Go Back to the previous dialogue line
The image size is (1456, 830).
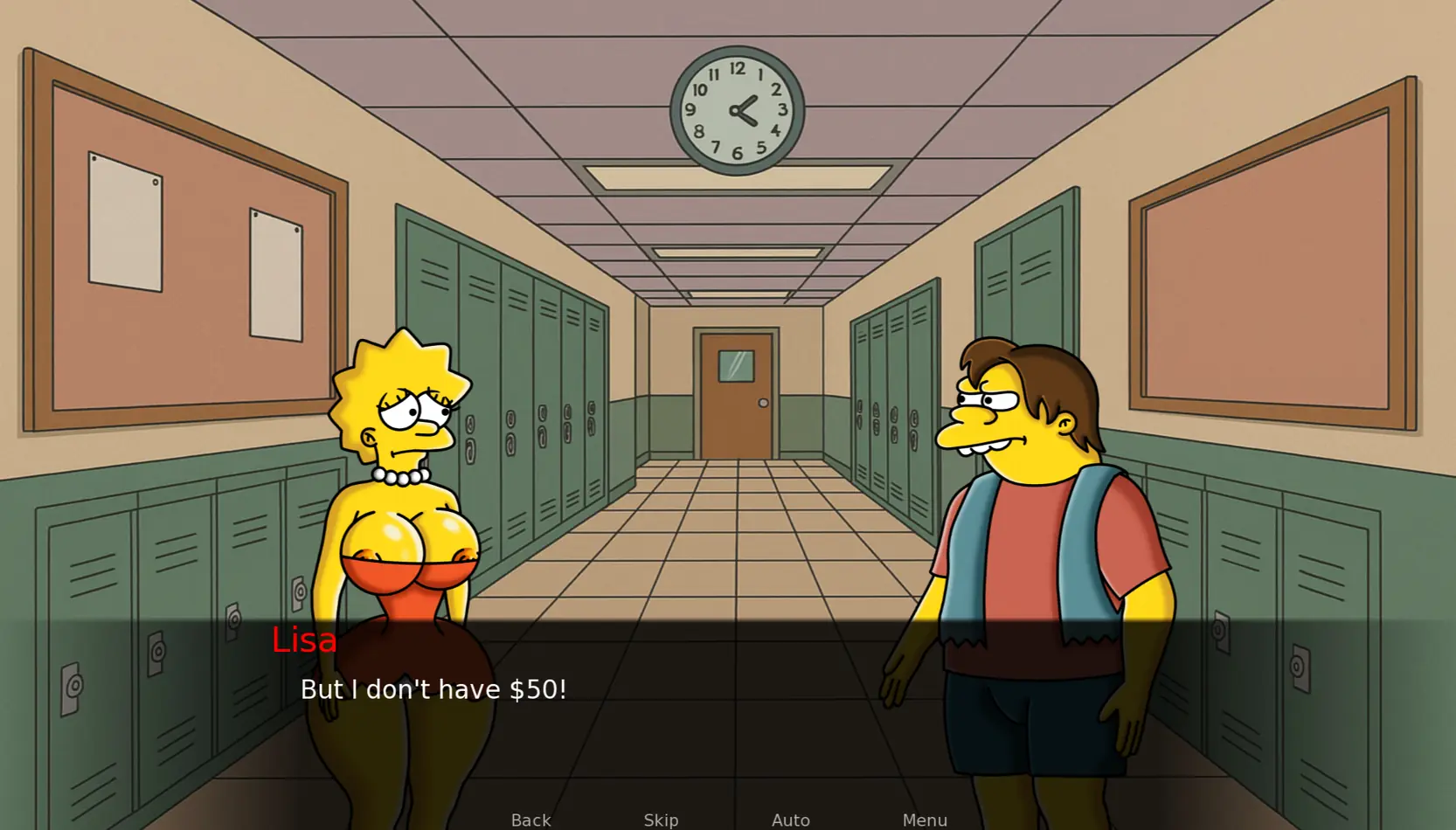pyautogui.click(x=530, y=820)
